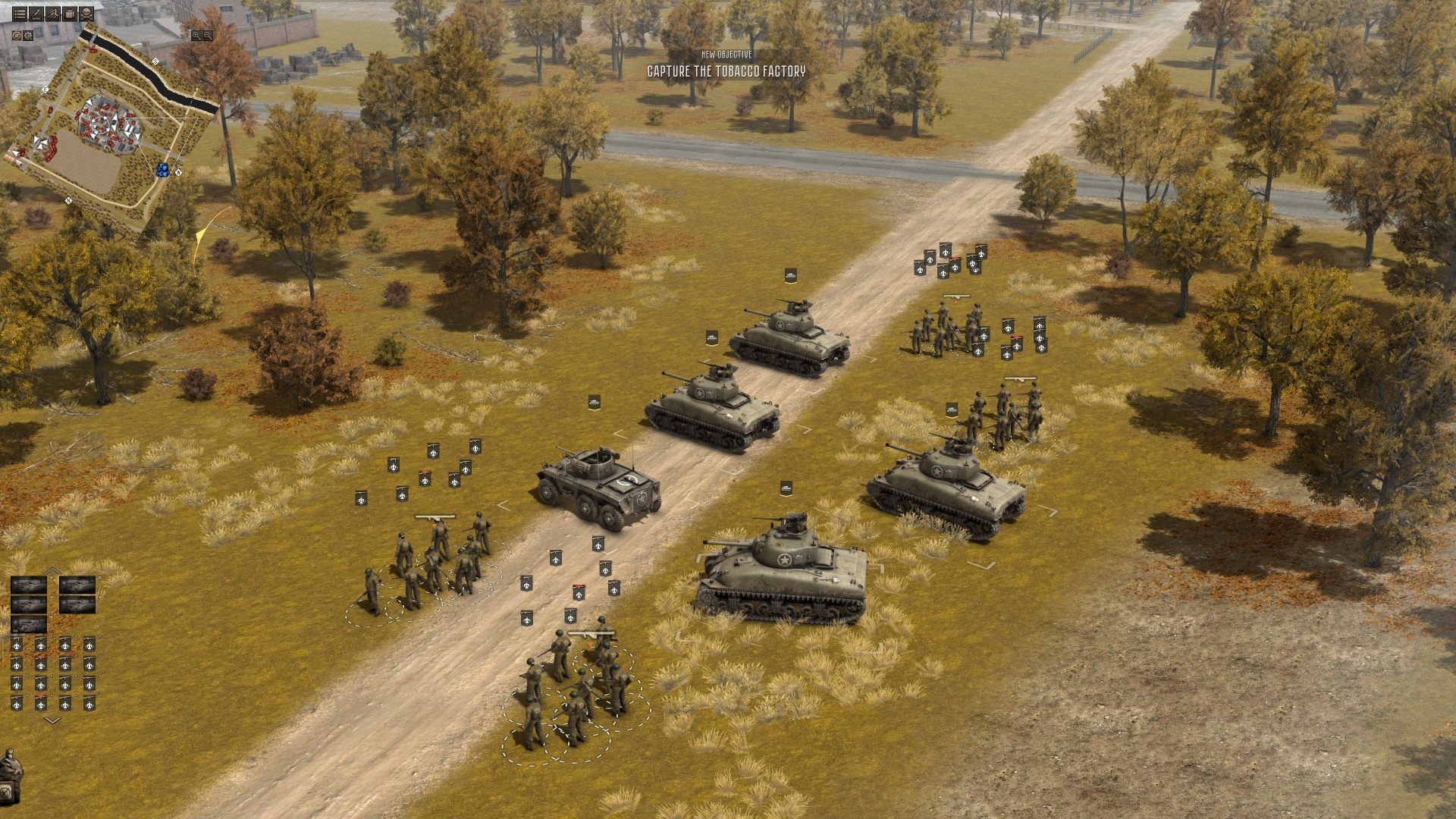Select the armored car card in unit panel
Screen dimensions: 1456x819
pyautogui.click(x=29, y=624)
